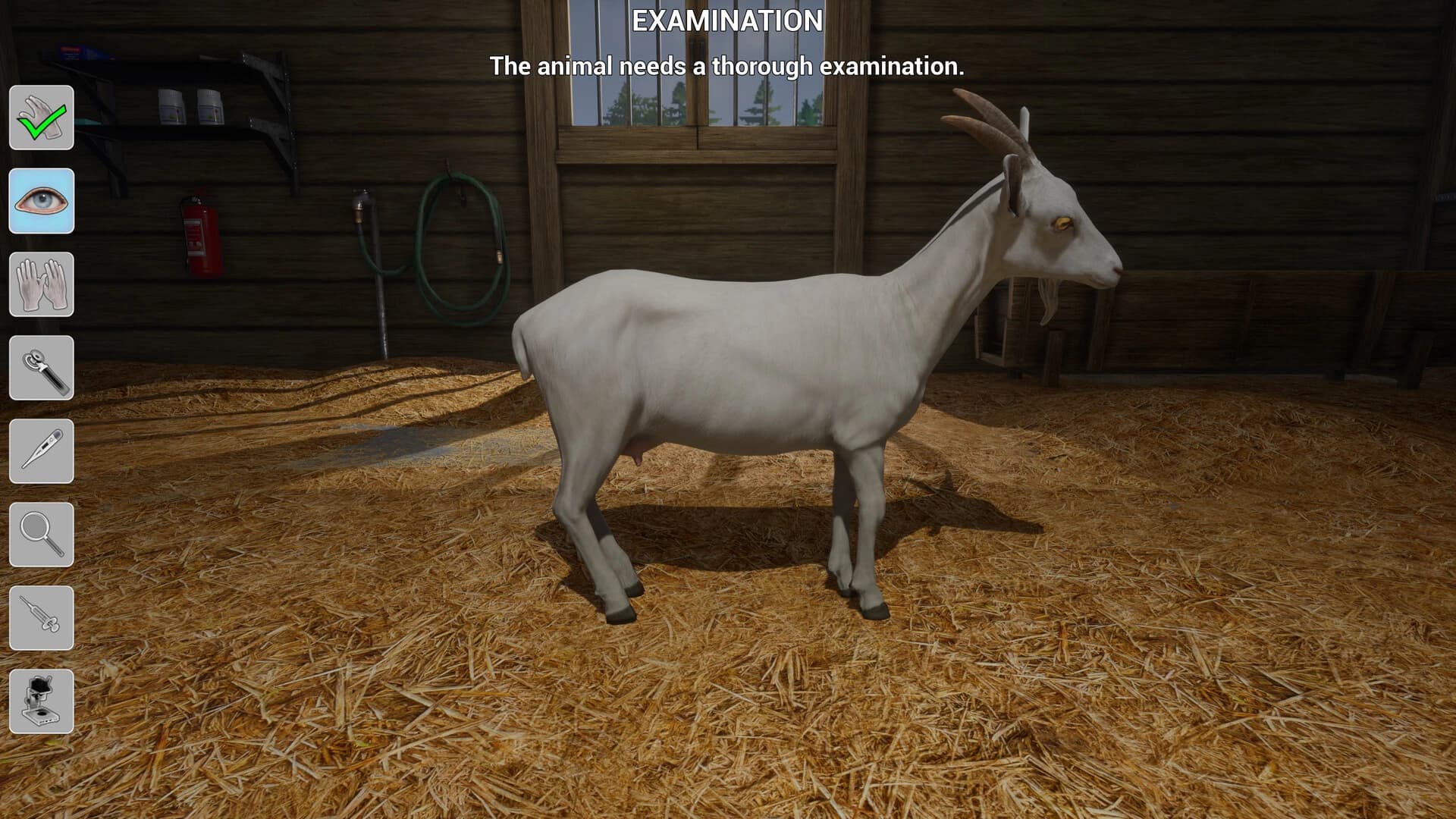Select the thermometer tool
Screen dimensions: 1456x819
pyautogui.click(x=42, y=451)
